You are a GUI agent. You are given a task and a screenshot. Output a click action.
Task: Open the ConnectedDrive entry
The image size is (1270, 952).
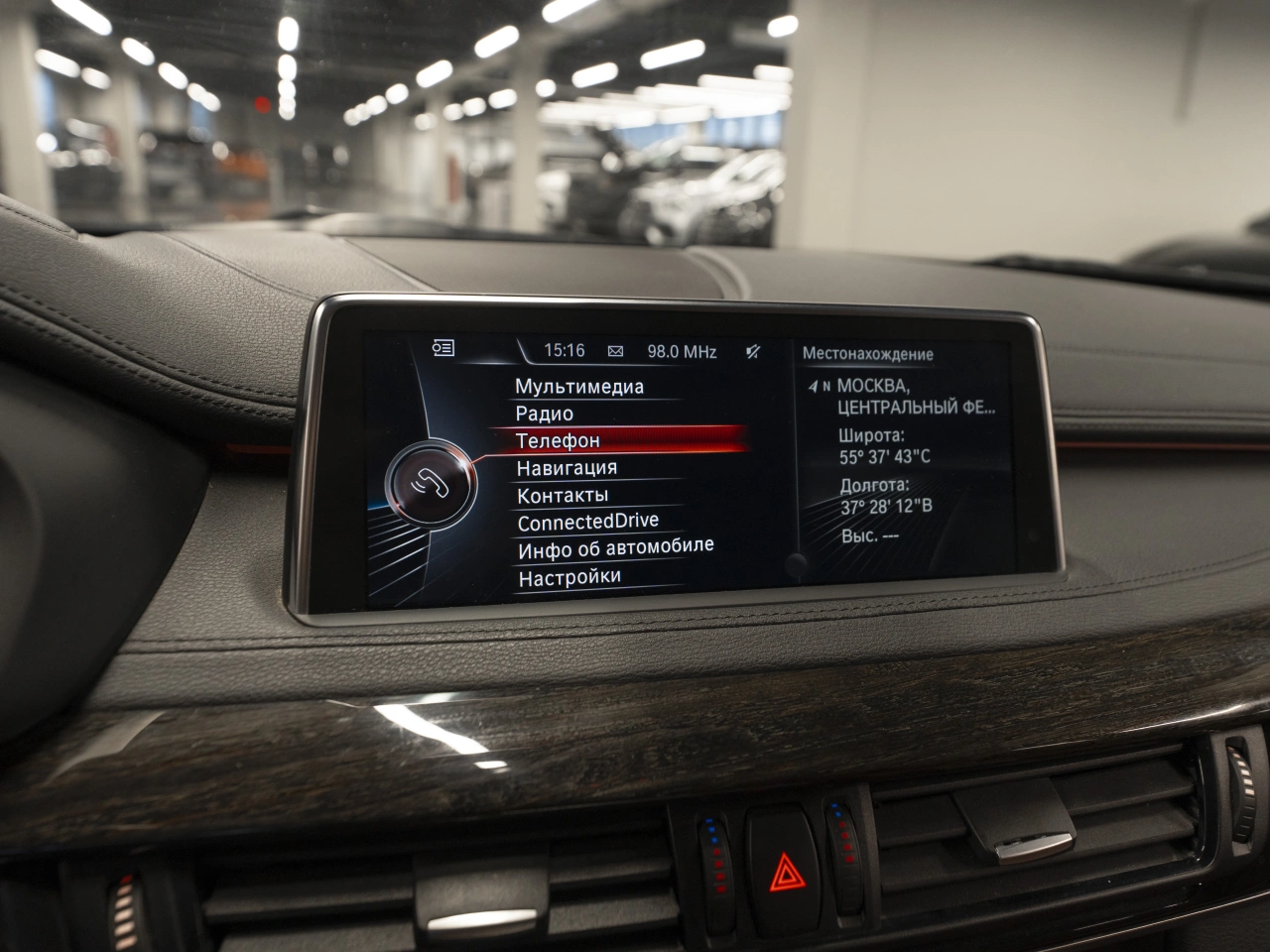(x=587, y=522)
